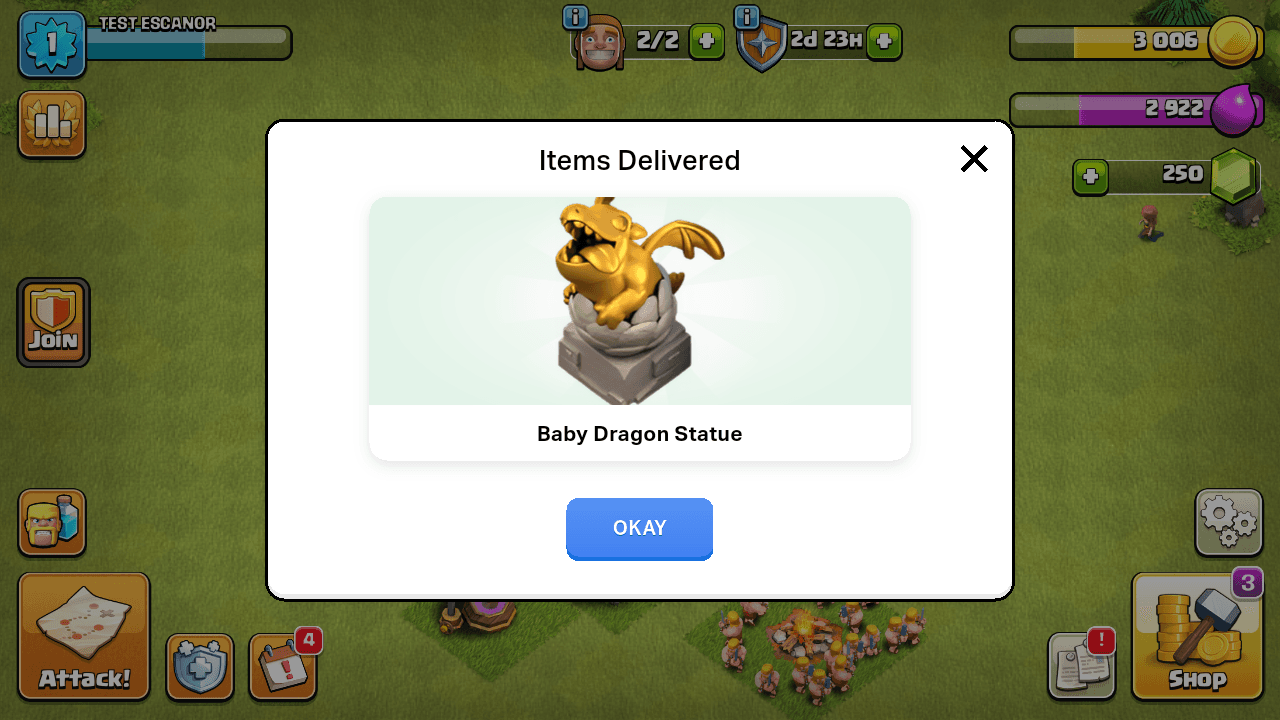
Task: Open the calendar events icon showing 4
Action: tap(283, 666)
